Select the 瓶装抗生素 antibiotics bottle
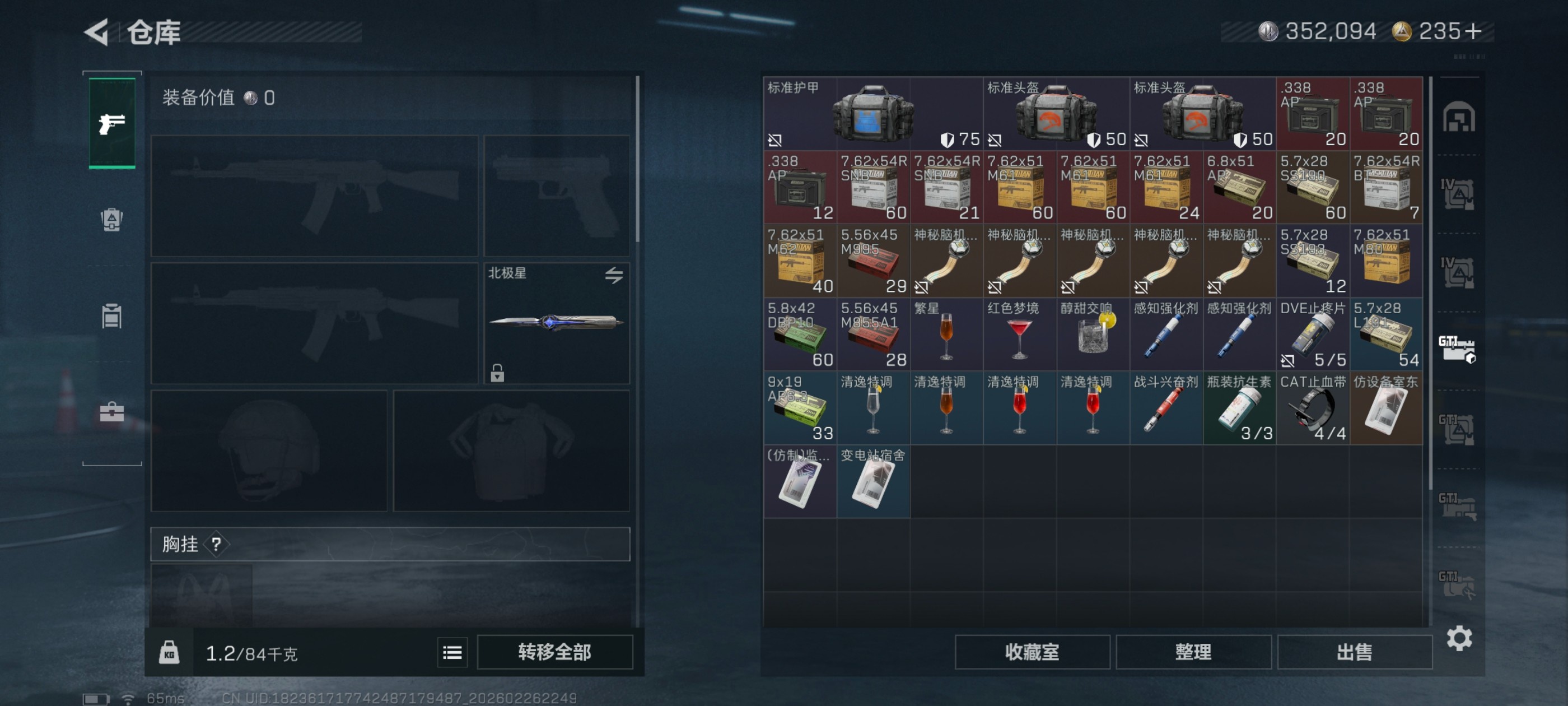 coord(1239,408)
